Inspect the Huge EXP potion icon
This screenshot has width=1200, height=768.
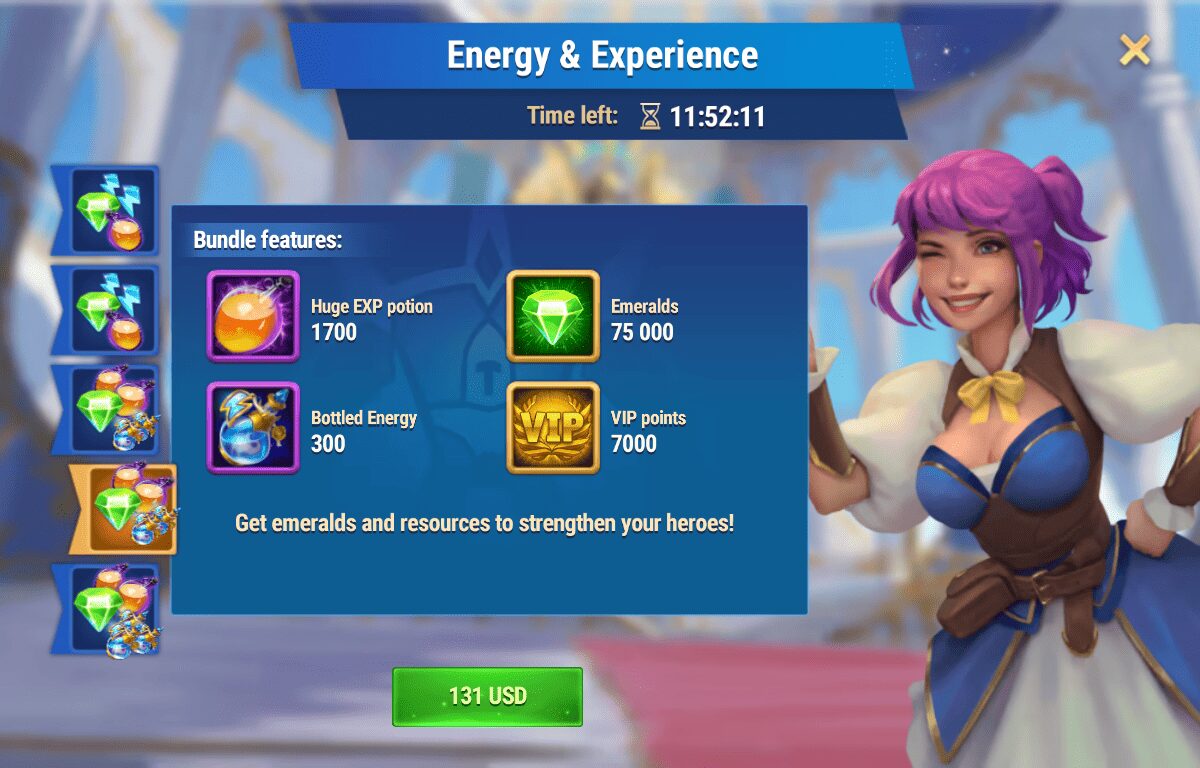click(253, 316)
